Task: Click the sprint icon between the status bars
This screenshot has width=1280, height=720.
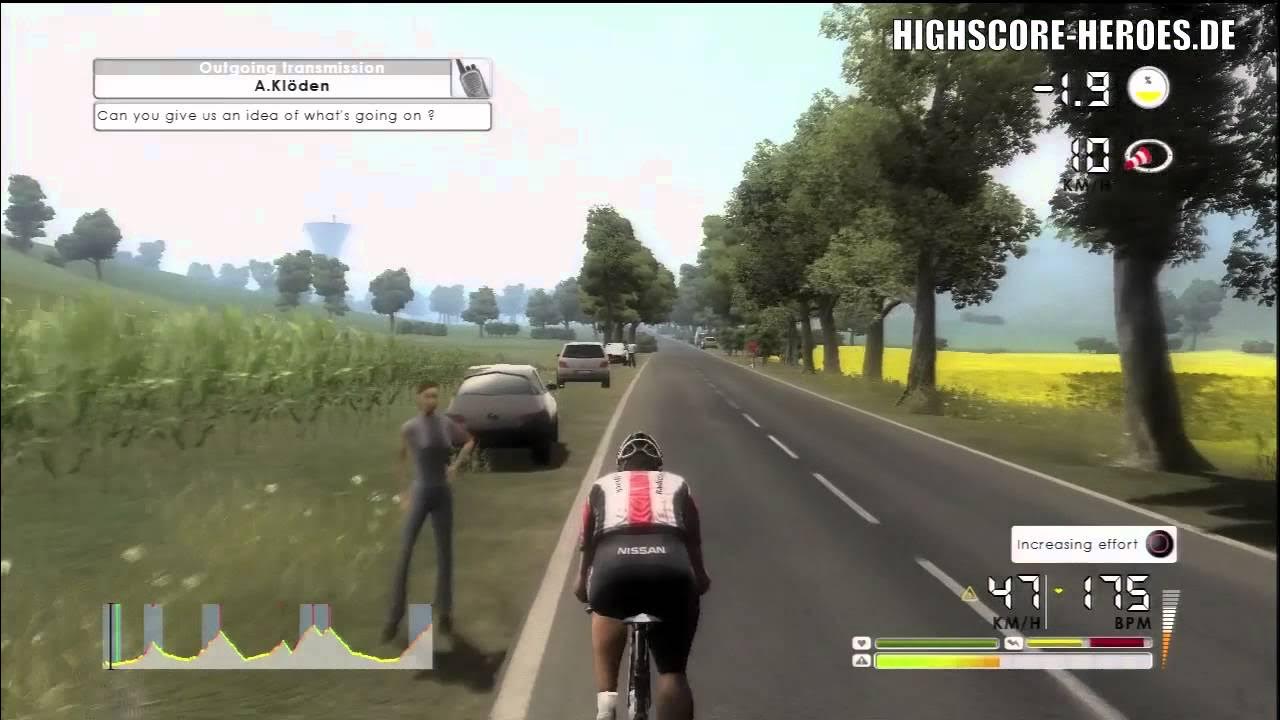Action: [x=1013, y=643]
